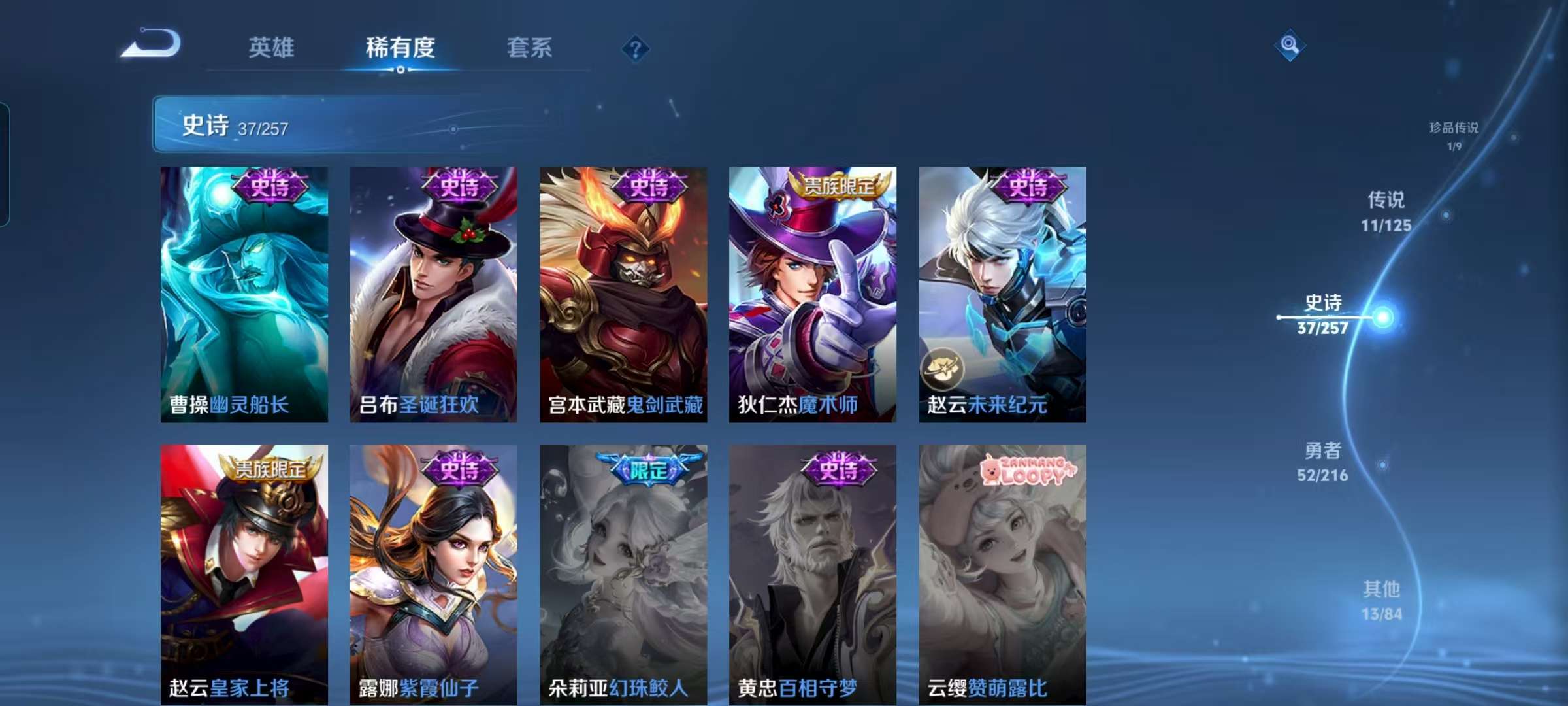The width and height of the screenshot is (1568, 706).
Task: Open the search magnifier icon
Action: 1290,43
